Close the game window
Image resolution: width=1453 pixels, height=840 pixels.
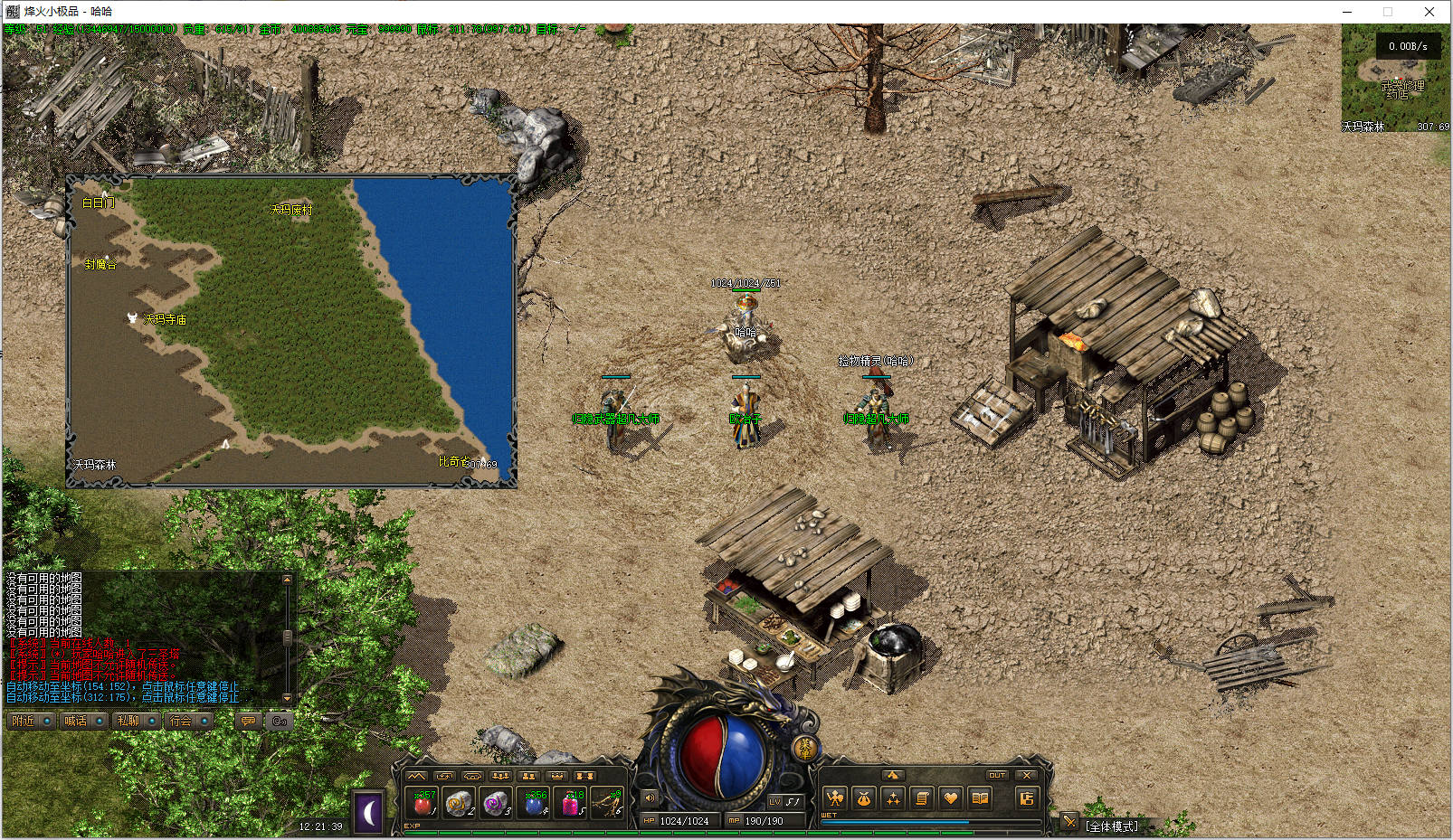(1429, 12)
